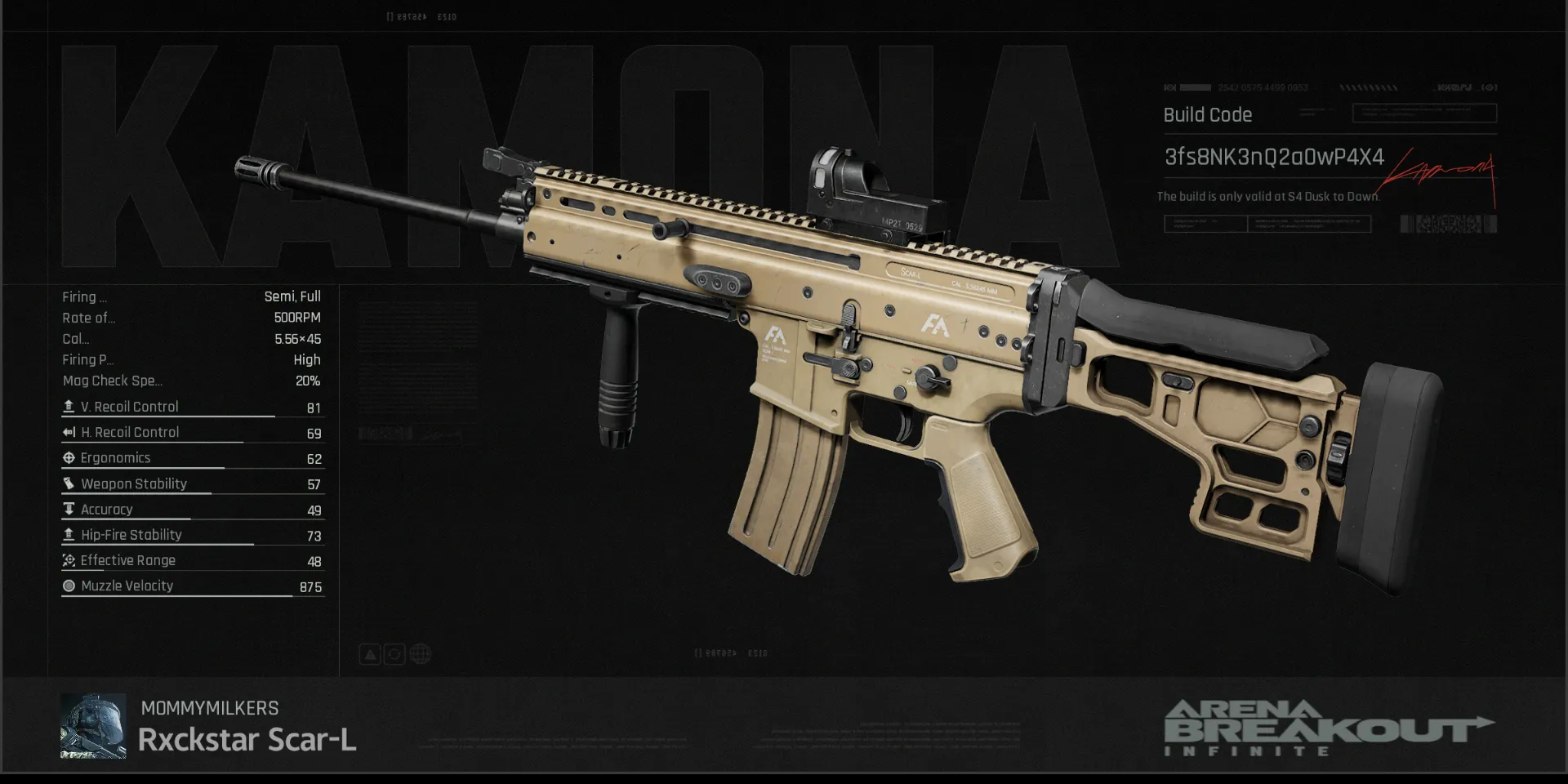Screen dimensions: 1568x784
Task: Click the refresh build icon
Action: (x=394, y=653)
